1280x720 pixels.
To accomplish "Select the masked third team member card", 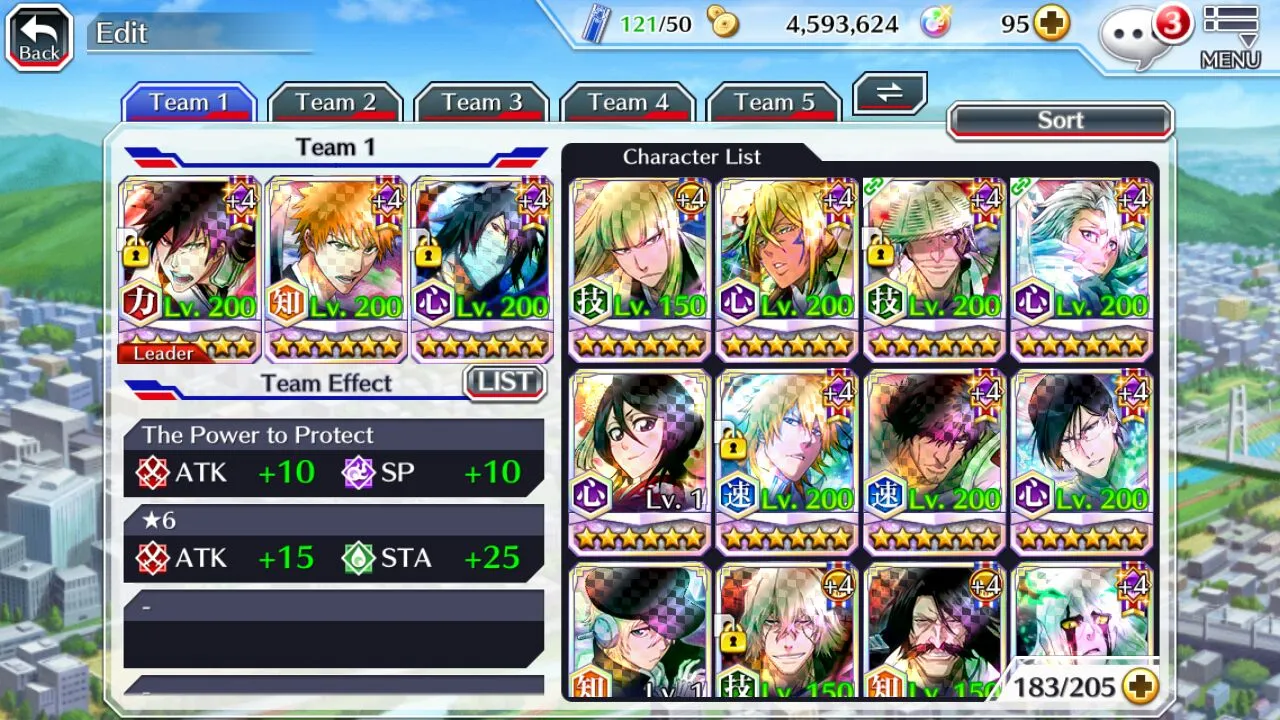I will pyautogui.click(x=483, y=268).
